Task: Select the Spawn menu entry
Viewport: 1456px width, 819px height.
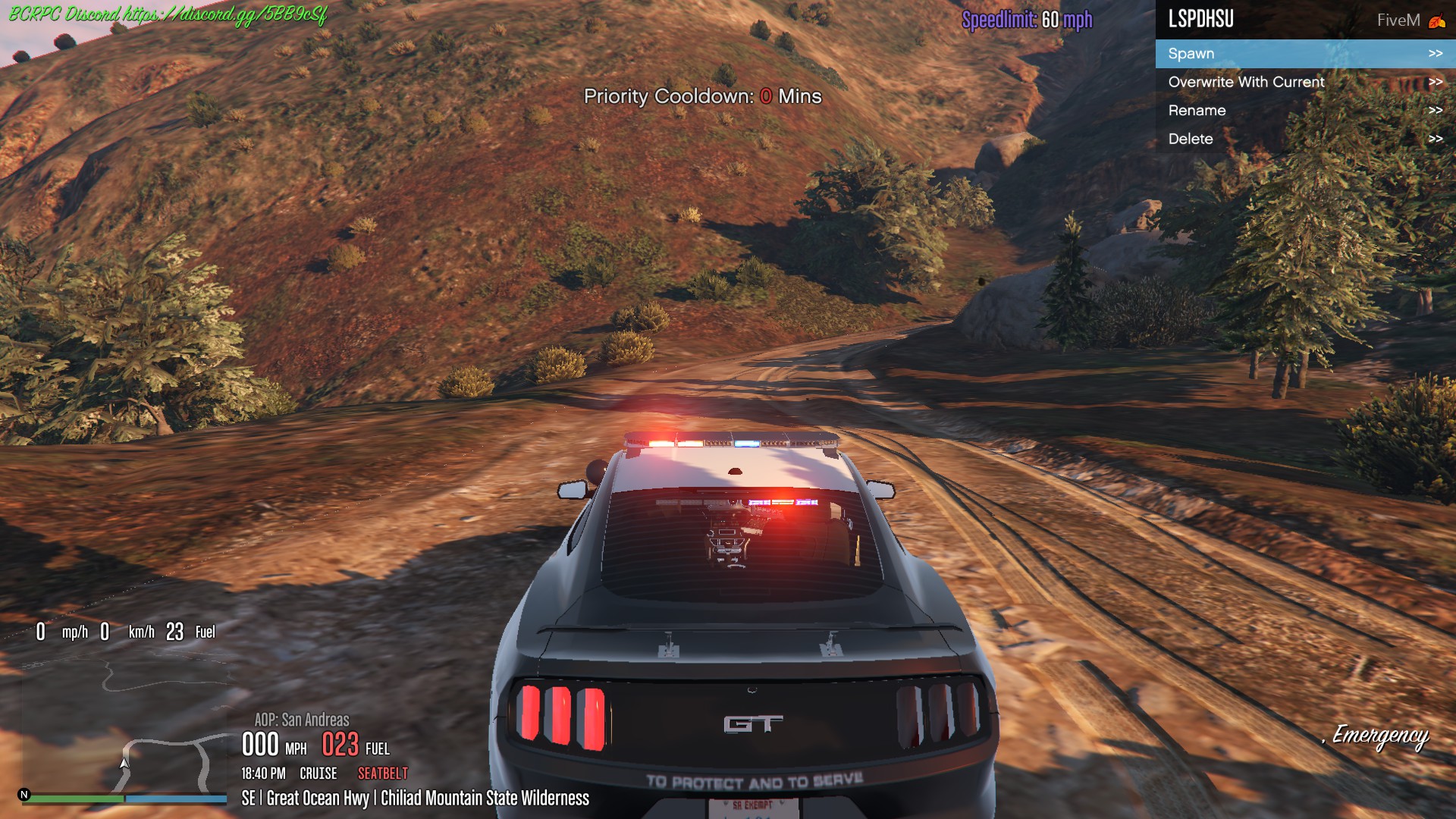Action: pyautogui.click(x=1304, y=54)
